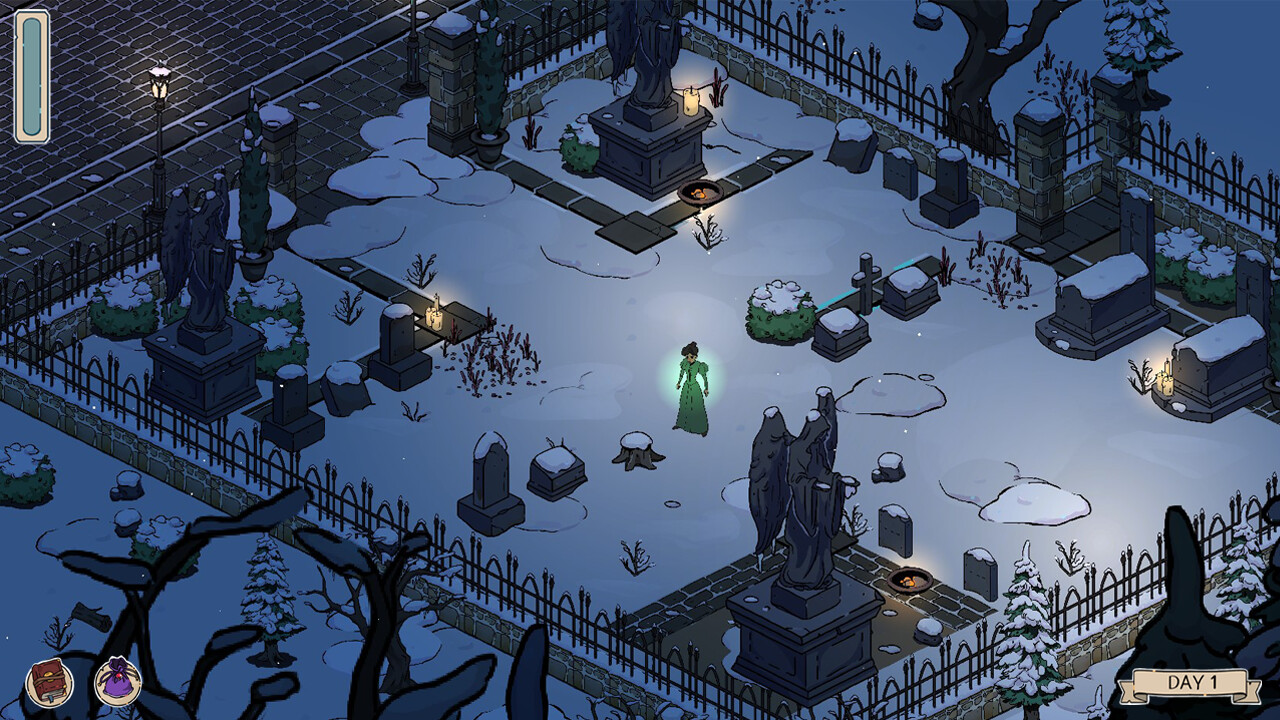Click the glowing candle beside the right gravestone
The width and height of the screenshot is (1280, 720).
pyautogui.click(x=1163, y=380)
